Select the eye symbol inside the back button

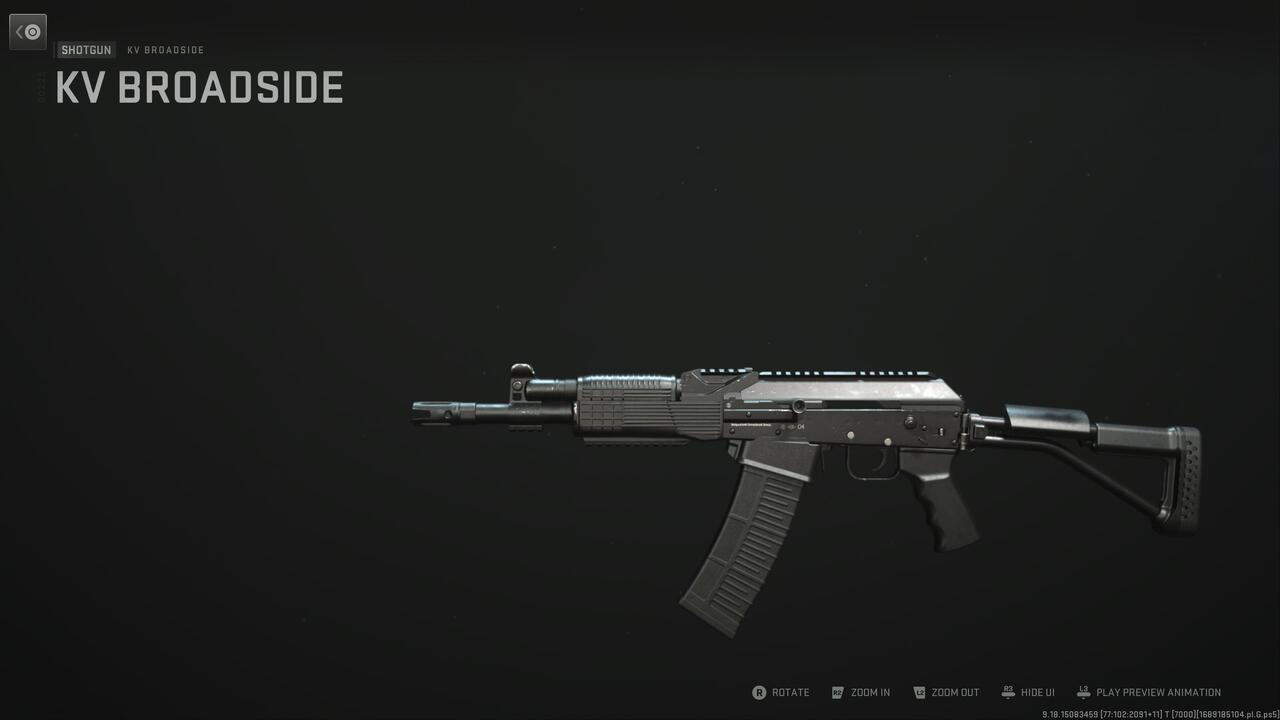[32, 31]
